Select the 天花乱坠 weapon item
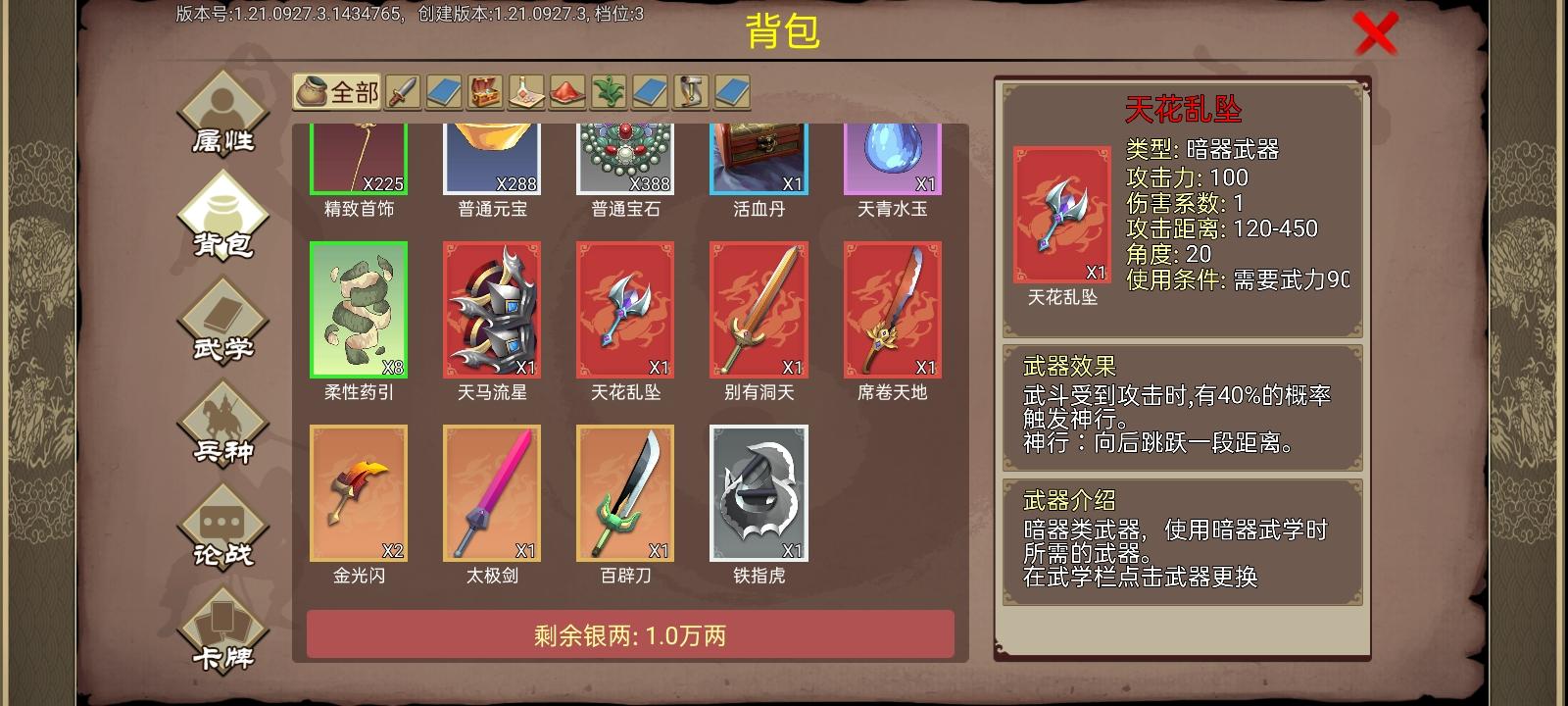The image size is (1568, 706). click(624, 311)
